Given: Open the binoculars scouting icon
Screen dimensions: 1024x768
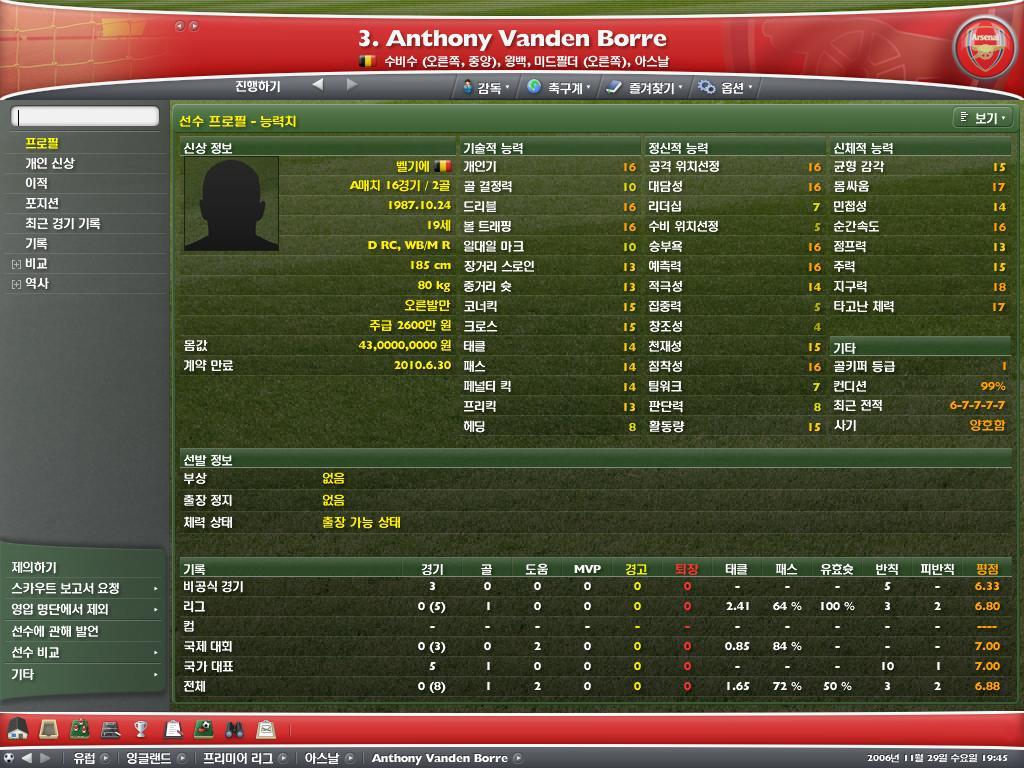Looking at the screenshot, I should pos(235,728).
